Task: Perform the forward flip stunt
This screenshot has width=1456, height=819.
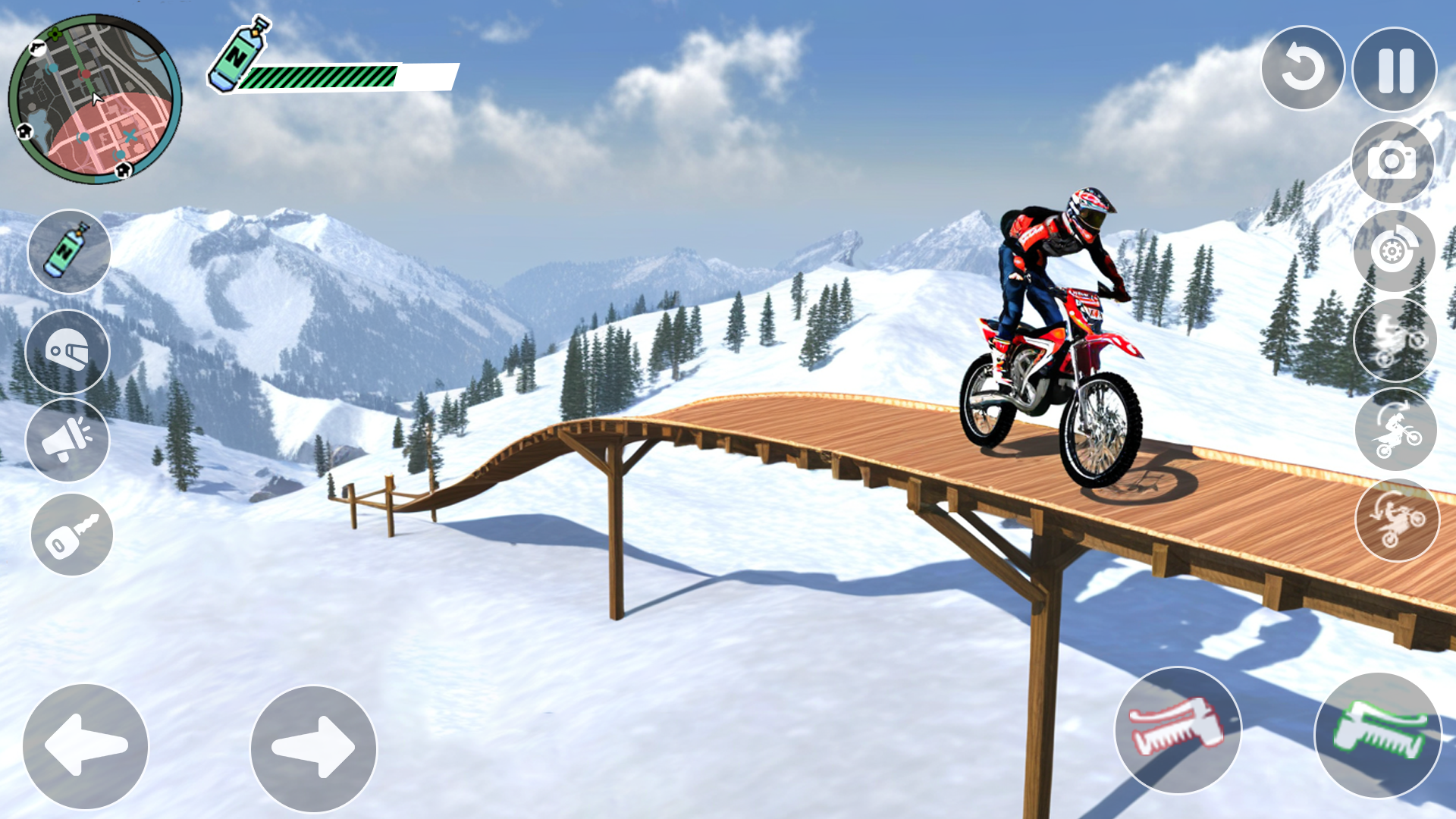Action: [1394, 428]
